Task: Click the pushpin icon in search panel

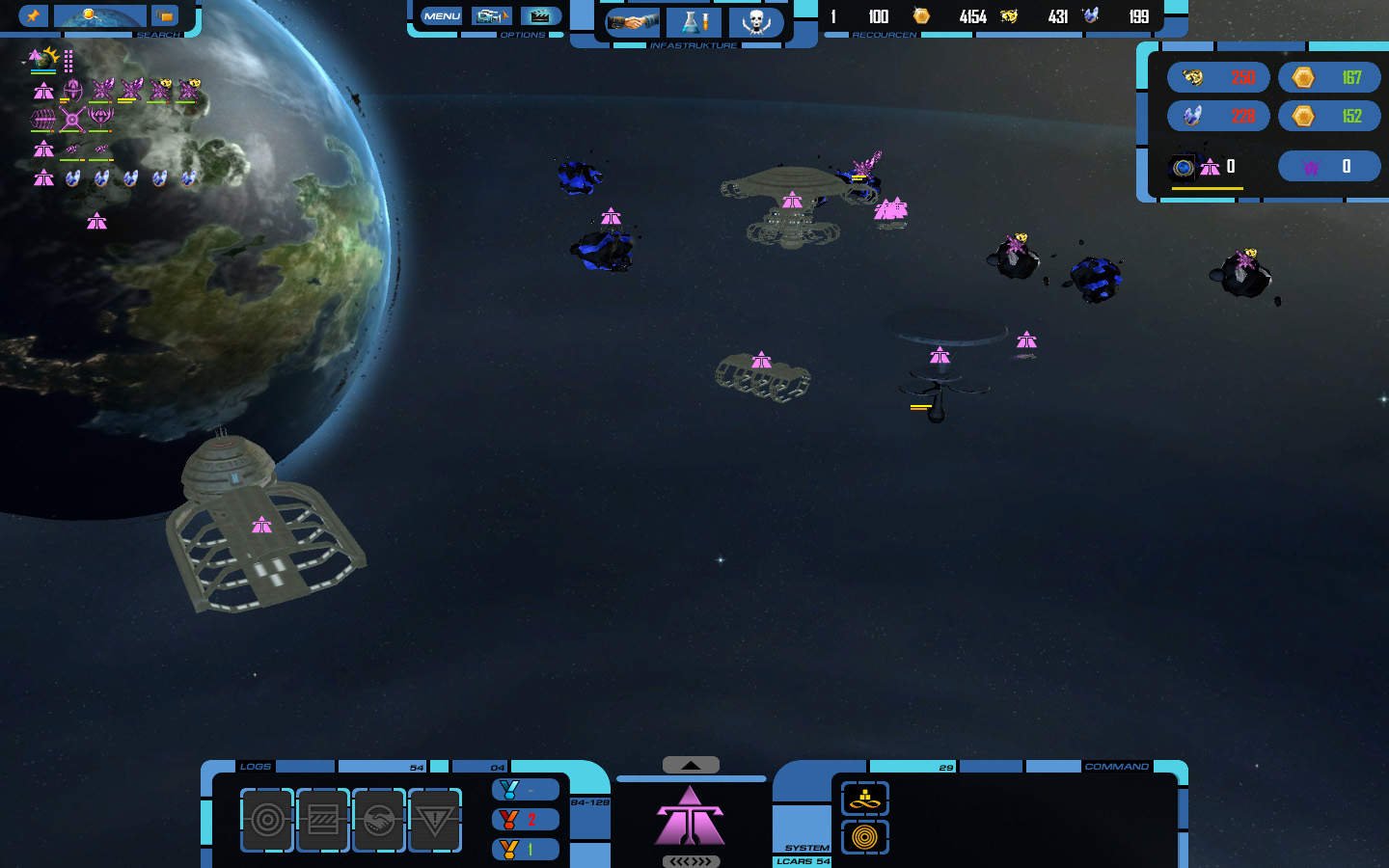Action: pos(33,15)
